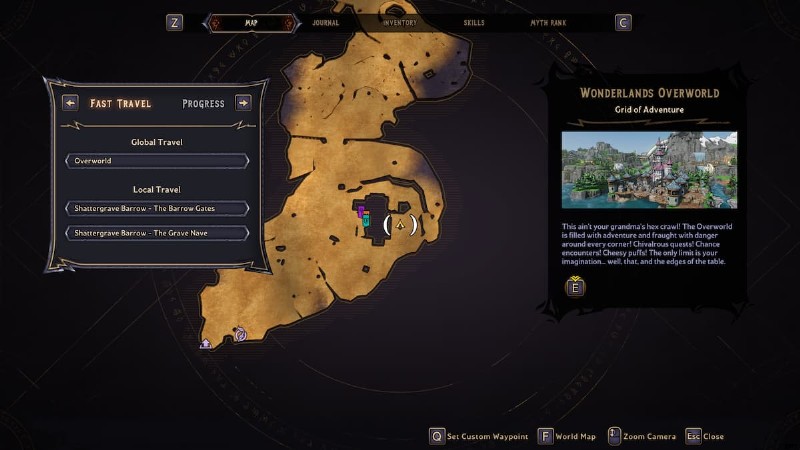Switch to the Journal tab
Viewport: 800px width, 450px height.
(x=325, y=22)
